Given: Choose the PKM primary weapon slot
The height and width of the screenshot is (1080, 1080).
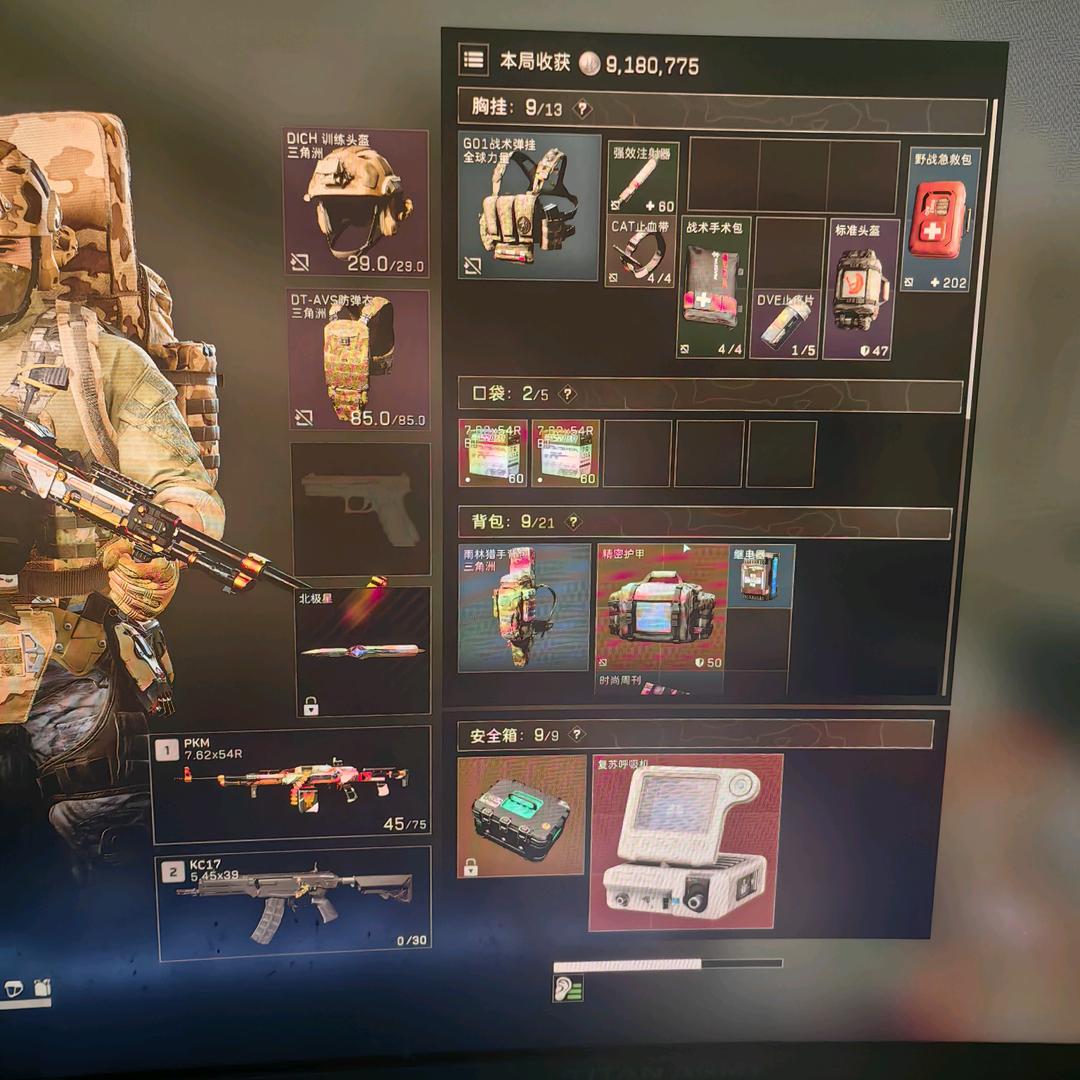Looking at the screenshot, I should click(x=291, y=785).
